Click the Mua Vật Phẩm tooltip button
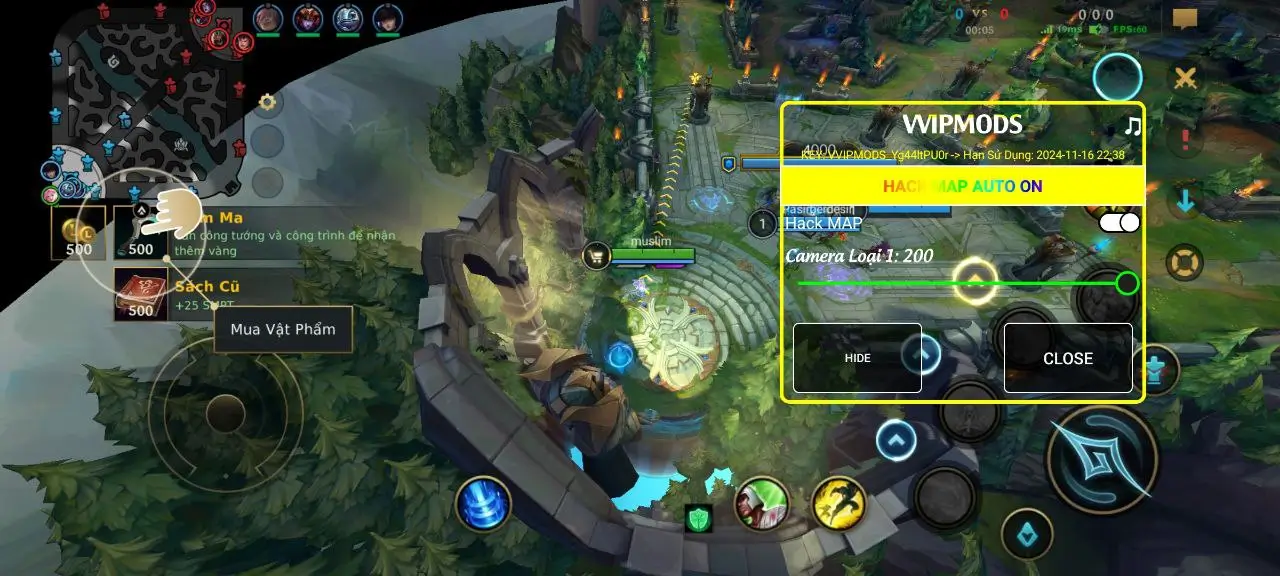 [x=283, y=329]
